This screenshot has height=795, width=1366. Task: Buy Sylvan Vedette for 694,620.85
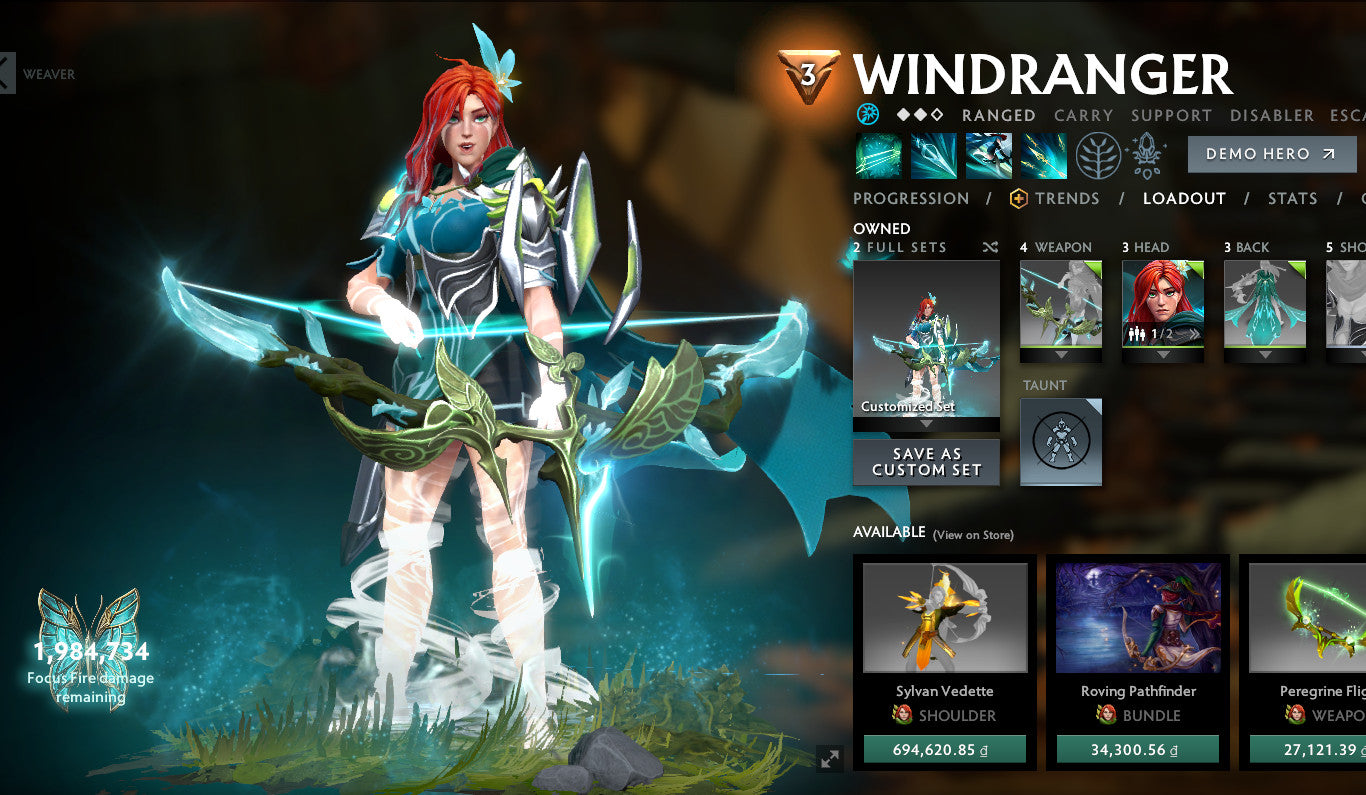945,749
